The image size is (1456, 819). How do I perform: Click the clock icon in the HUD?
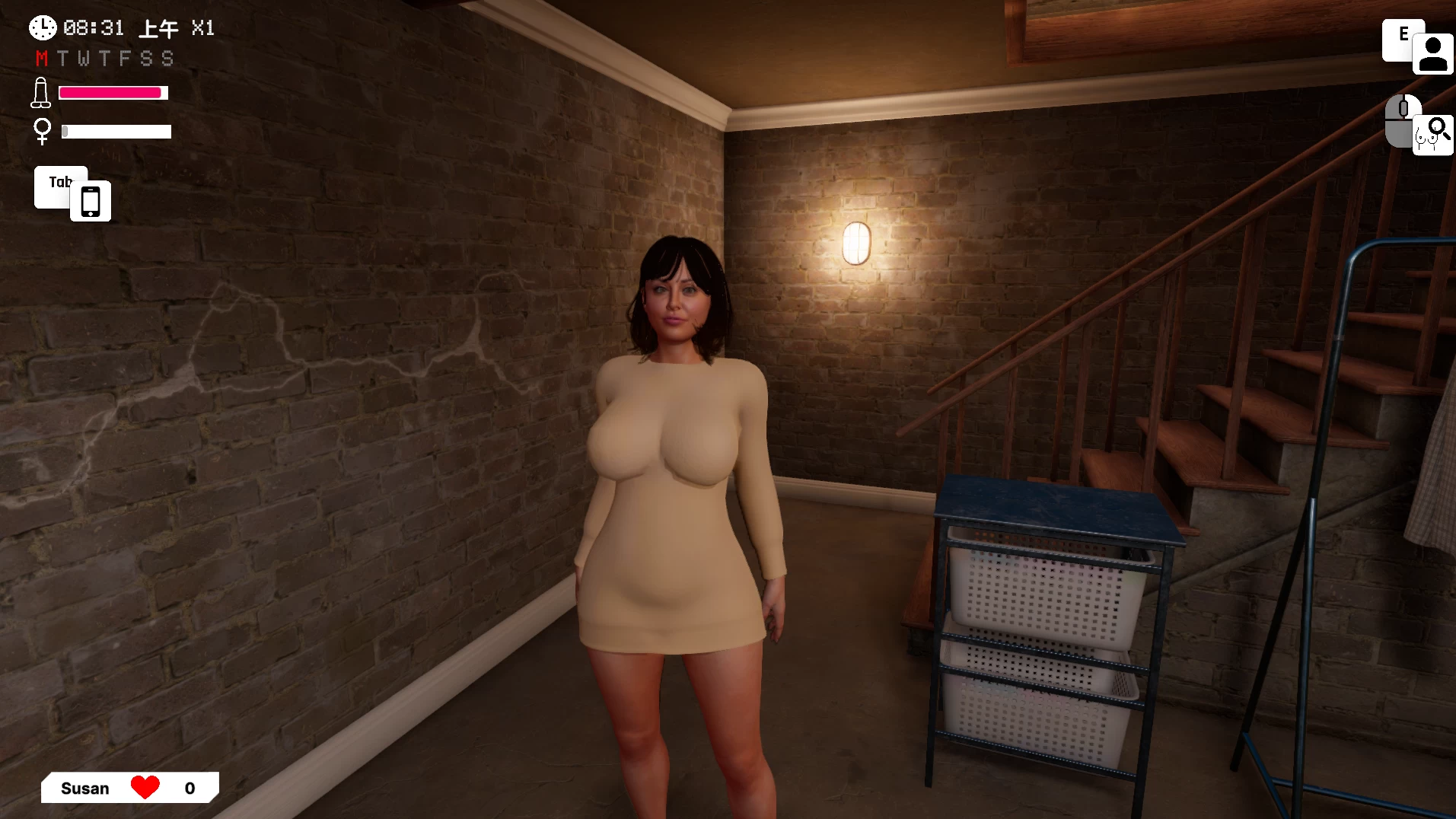click(x=42, y=27)
